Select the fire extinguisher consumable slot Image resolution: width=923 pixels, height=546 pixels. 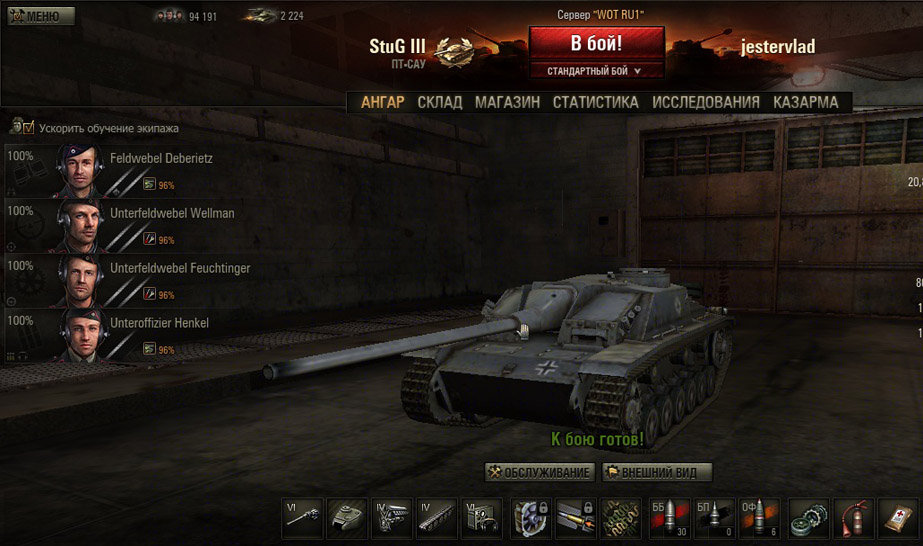pos(853,519)
